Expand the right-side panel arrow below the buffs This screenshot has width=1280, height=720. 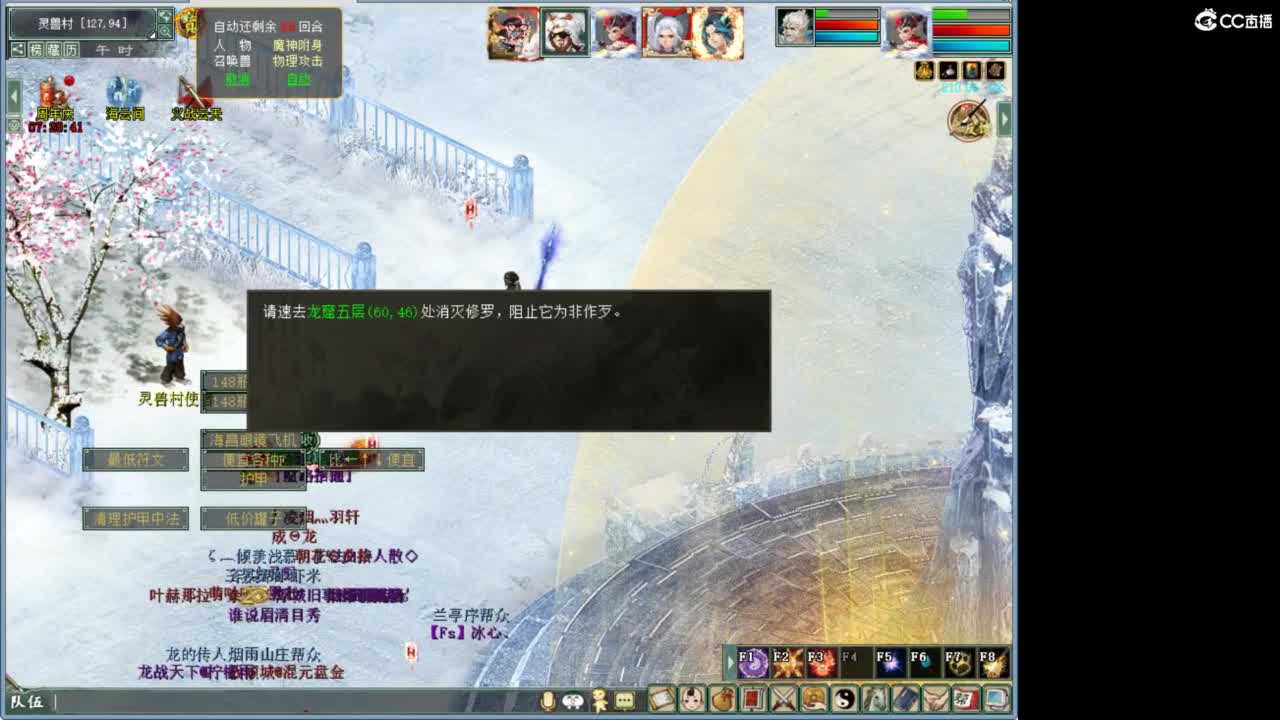(x=1005, y=117)
